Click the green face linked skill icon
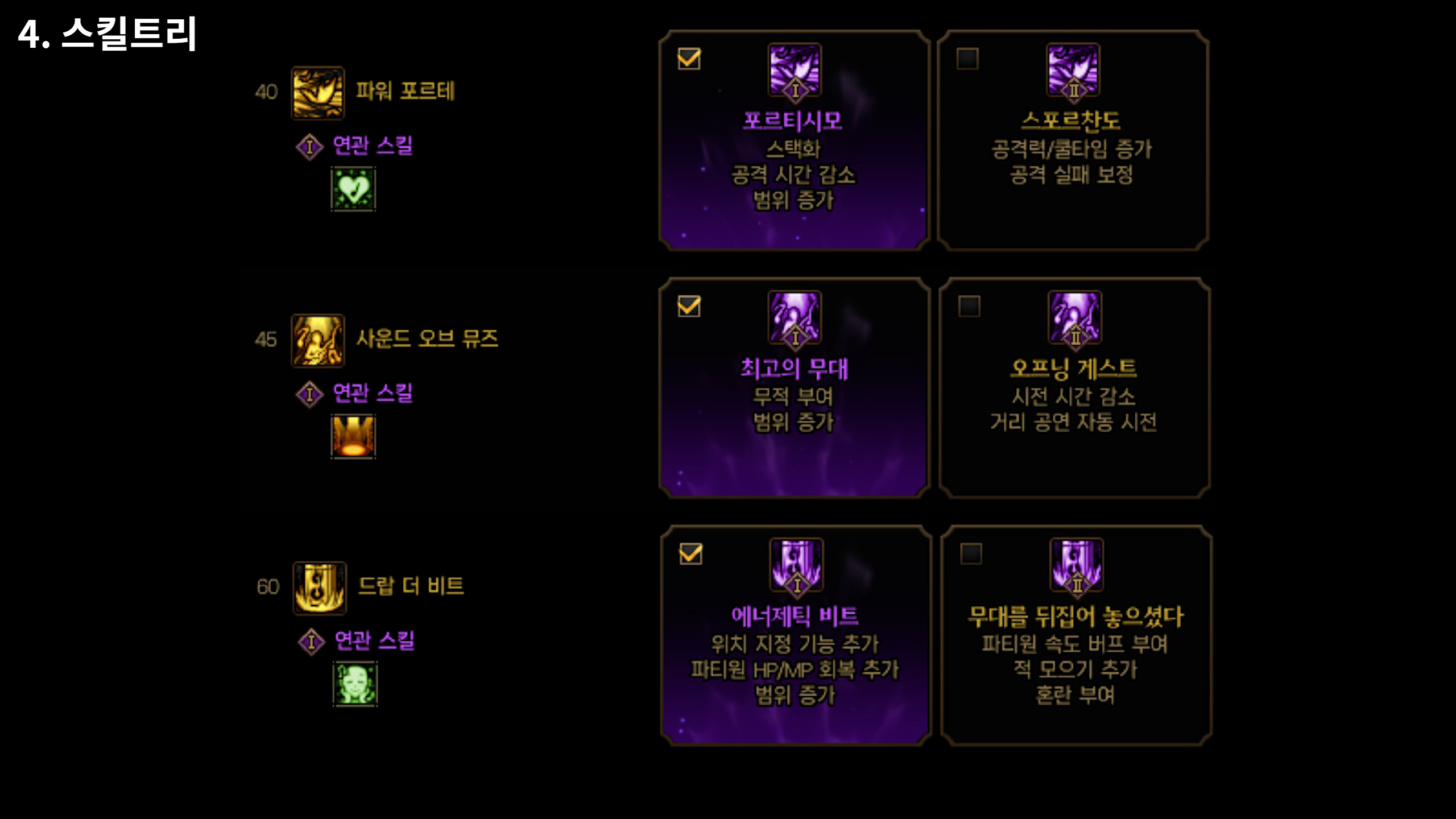Viewport: 1456px width, 819px height. tap(355, 684)
